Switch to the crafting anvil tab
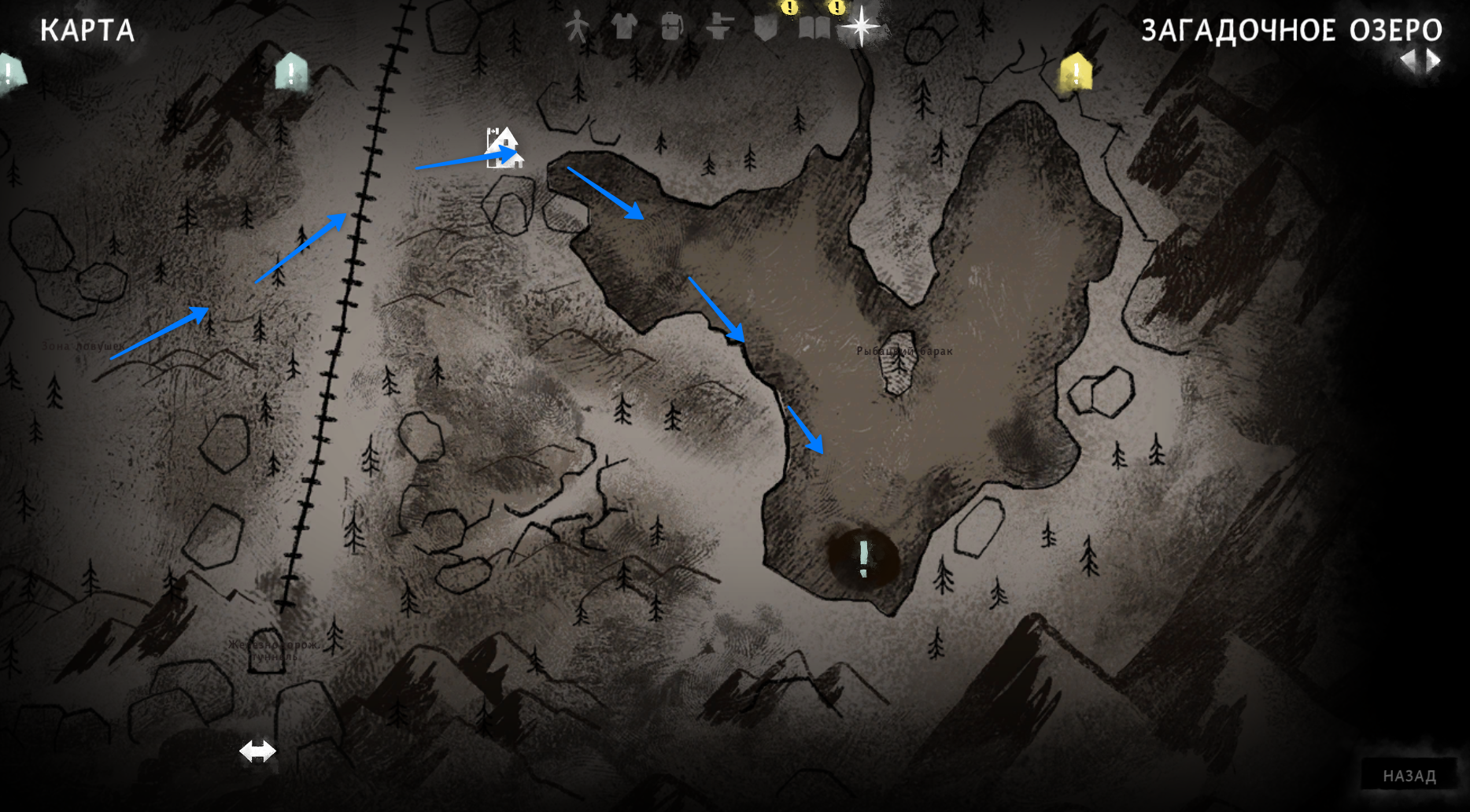1470x812 pixels. click(x=718, y=28)
